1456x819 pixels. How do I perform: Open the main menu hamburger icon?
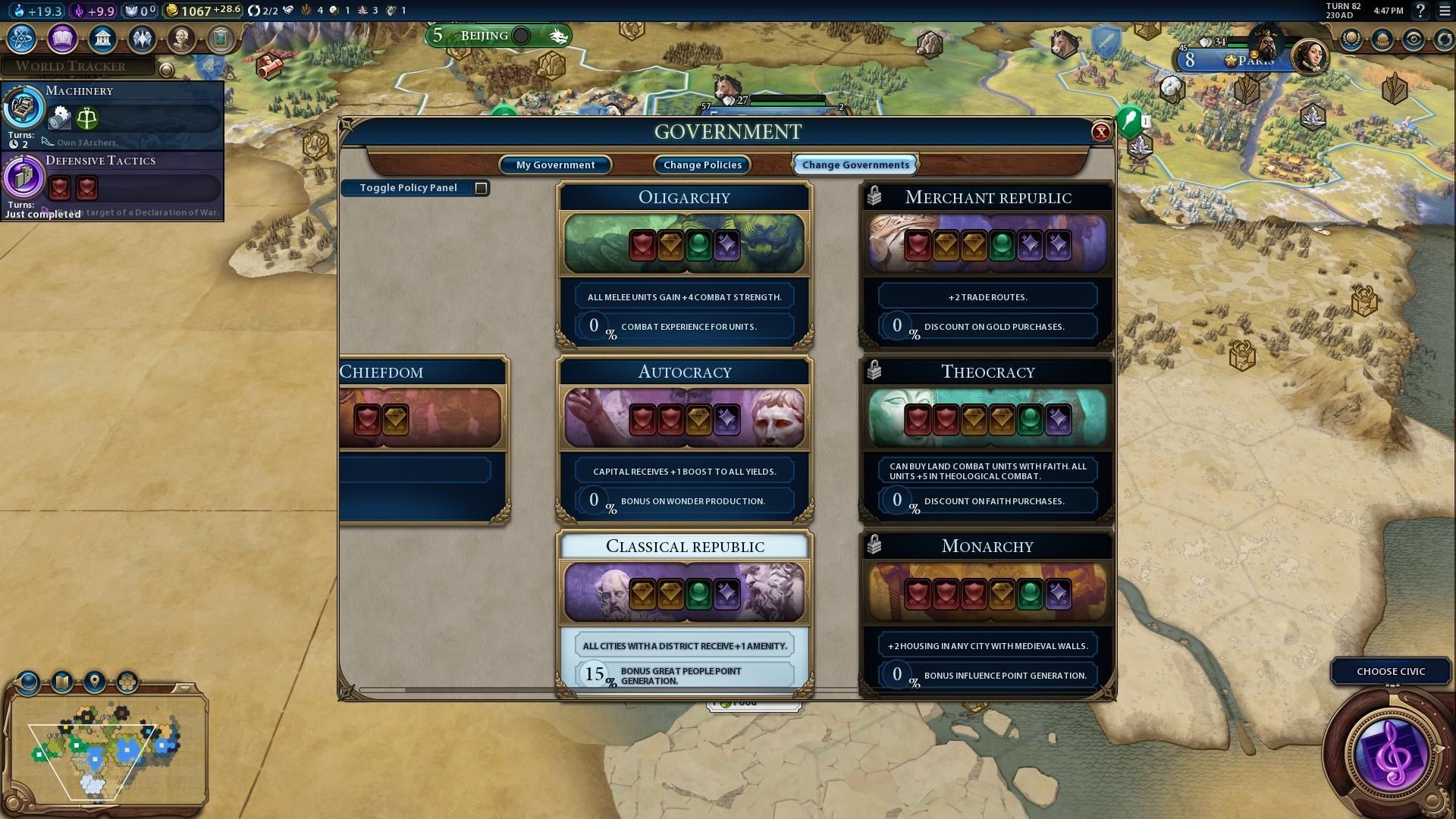(1444, 11)
